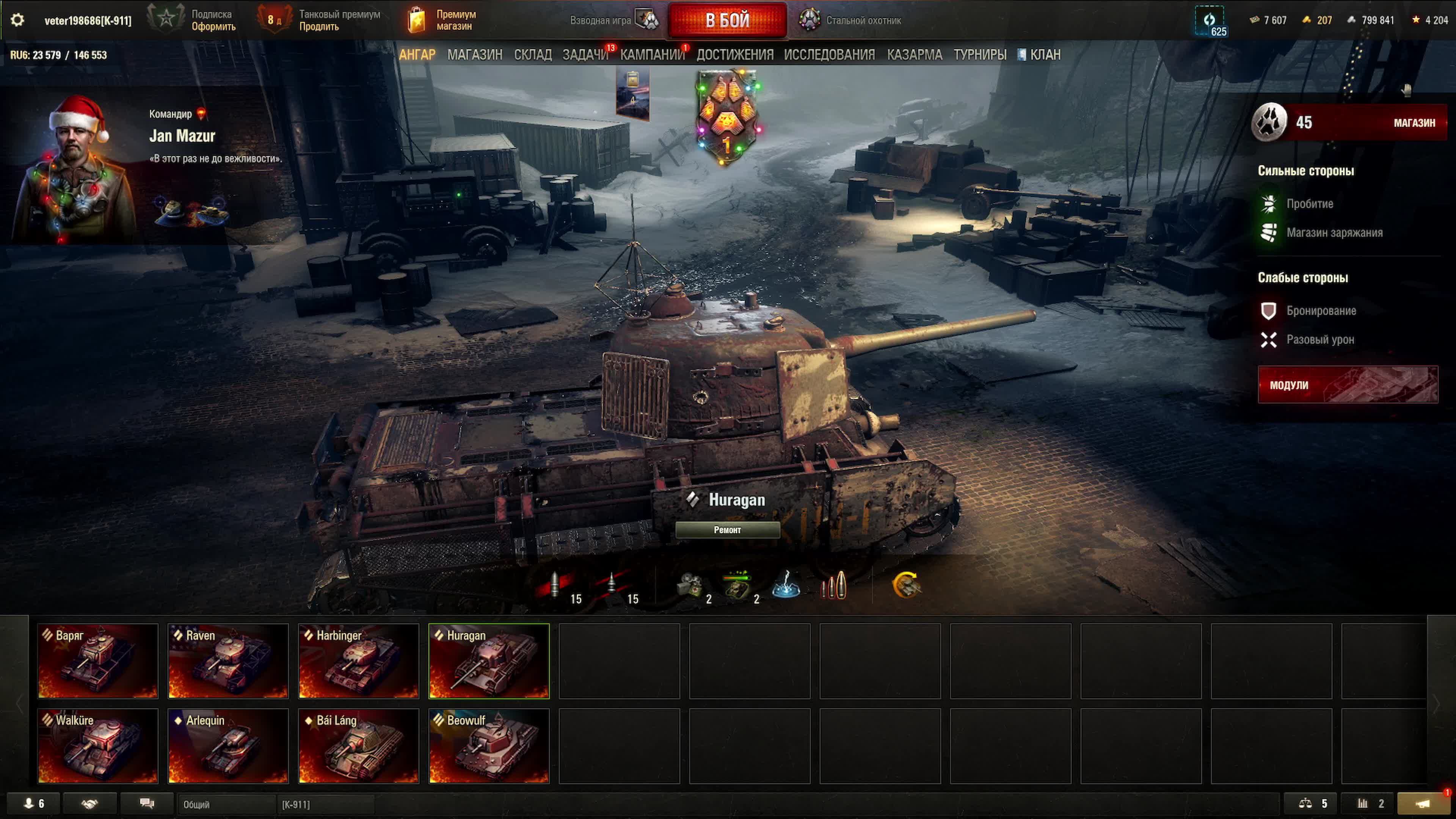This screenshot has width=1456, height=819.
Task: Select the Bái Láng tank tile
Action: pyautogui.click(x=358, y=745)
